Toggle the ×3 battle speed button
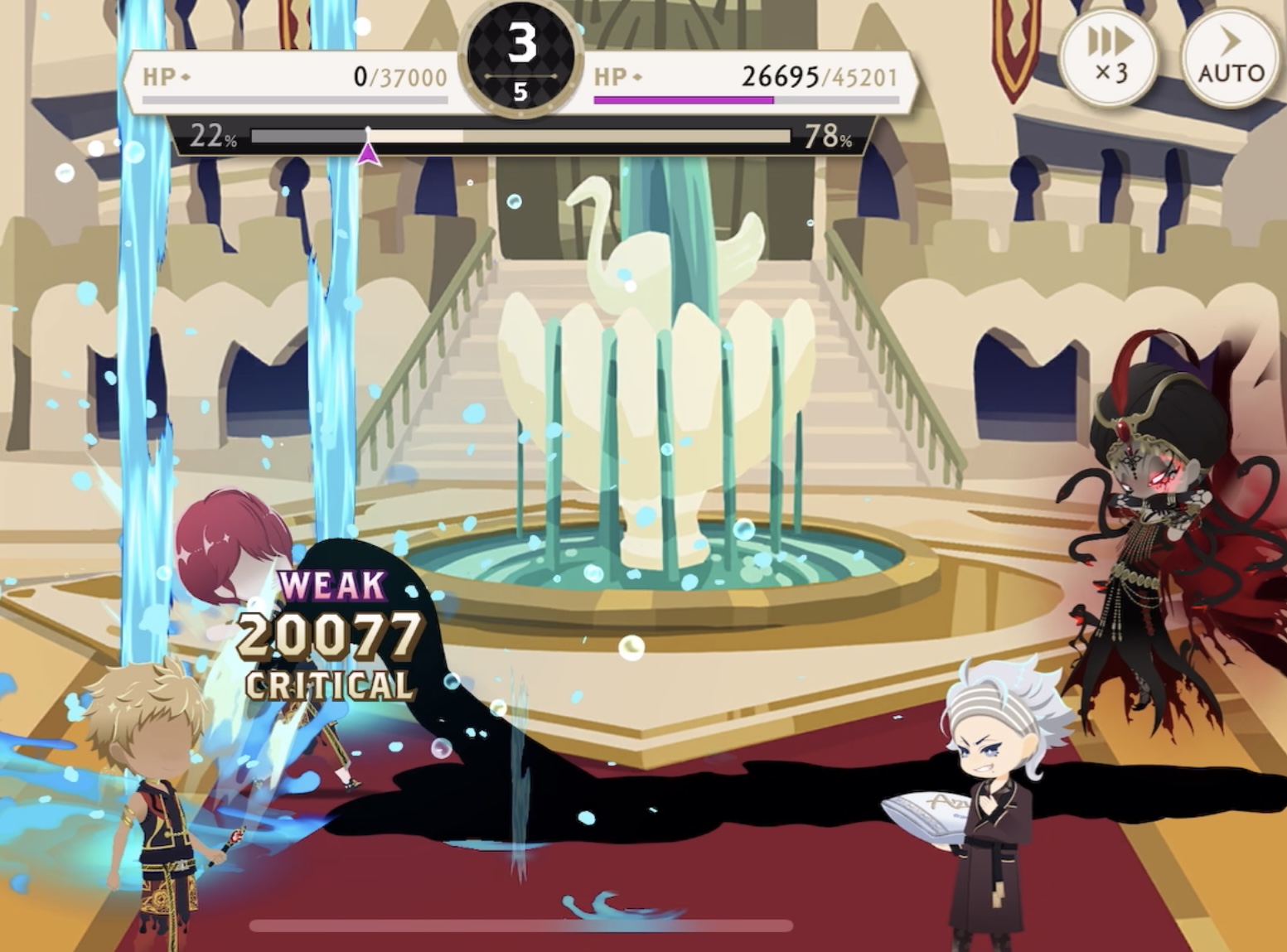This screenshot has height=952, width=1287. (1111, 56)
